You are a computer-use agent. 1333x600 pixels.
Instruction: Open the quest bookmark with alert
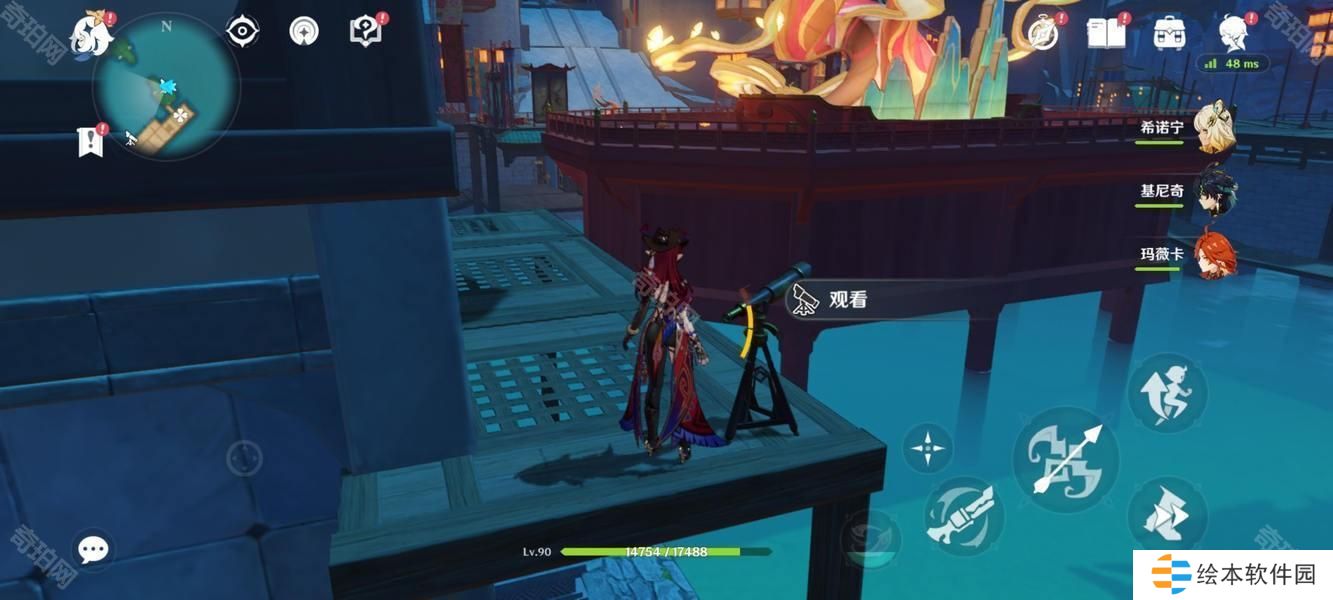[x=91, y=141]
